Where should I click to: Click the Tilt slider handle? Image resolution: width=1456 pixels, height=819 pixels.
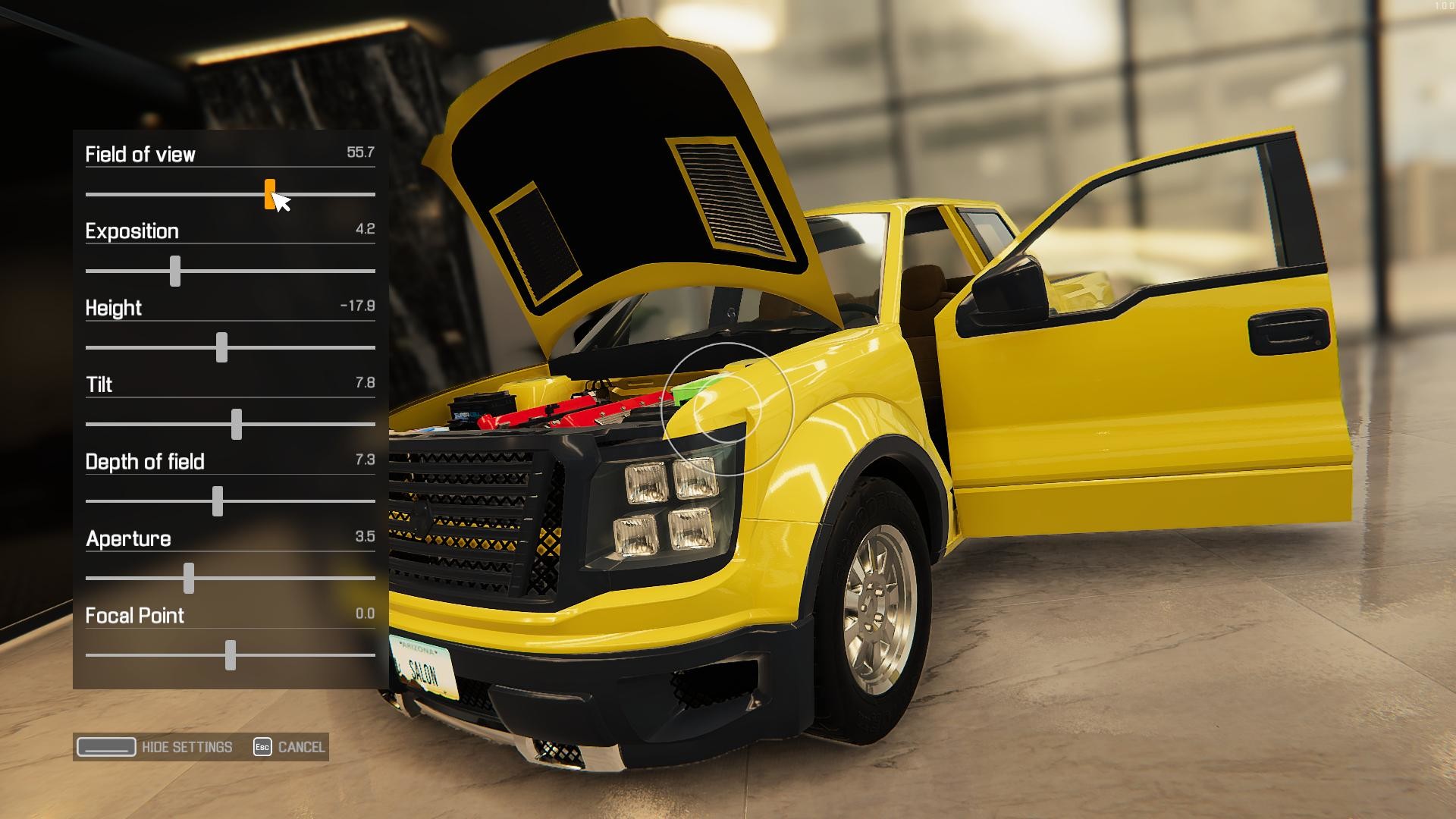point(237,424)
